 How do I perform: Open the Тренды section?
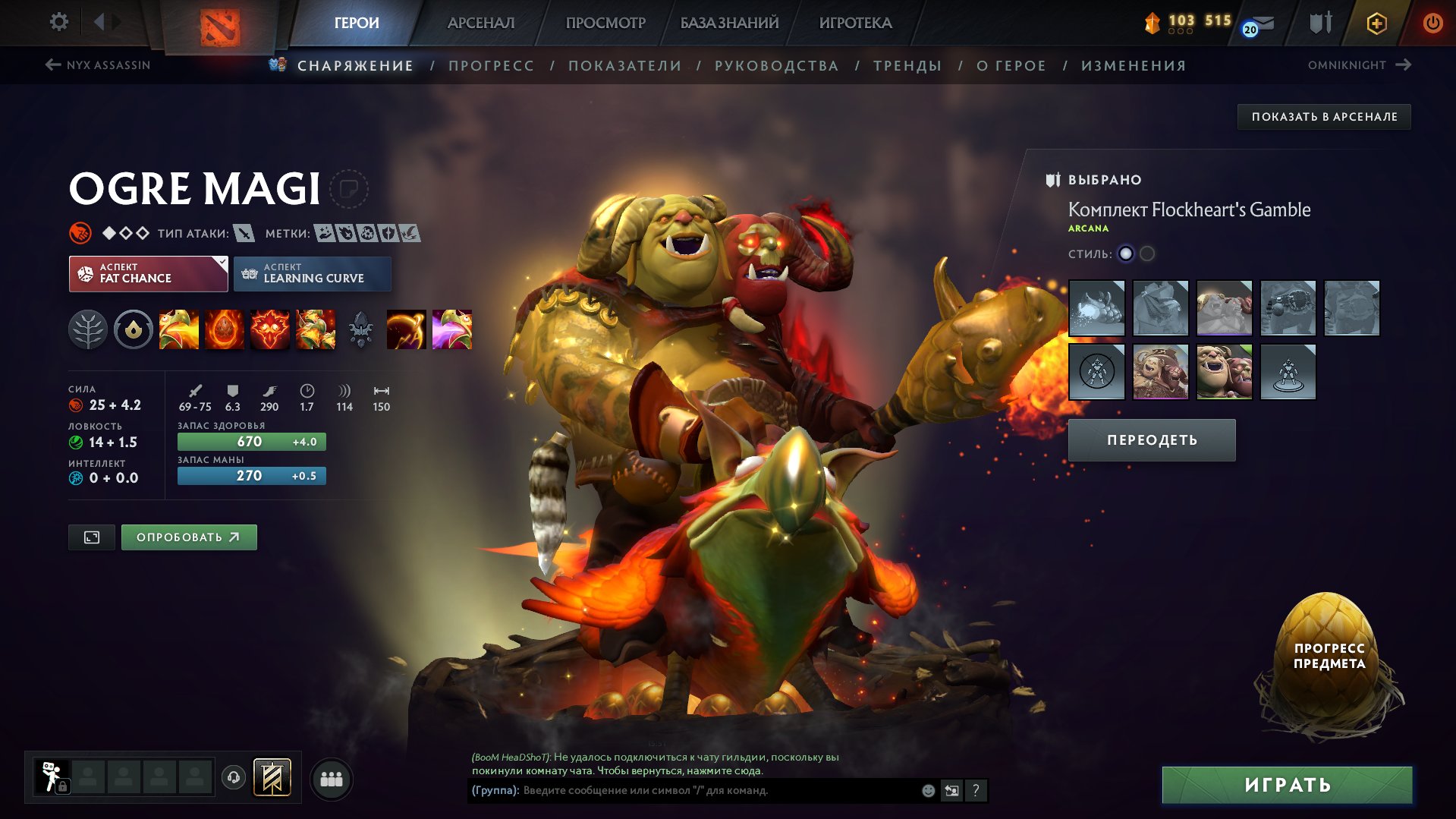click(x=907, y=66)
